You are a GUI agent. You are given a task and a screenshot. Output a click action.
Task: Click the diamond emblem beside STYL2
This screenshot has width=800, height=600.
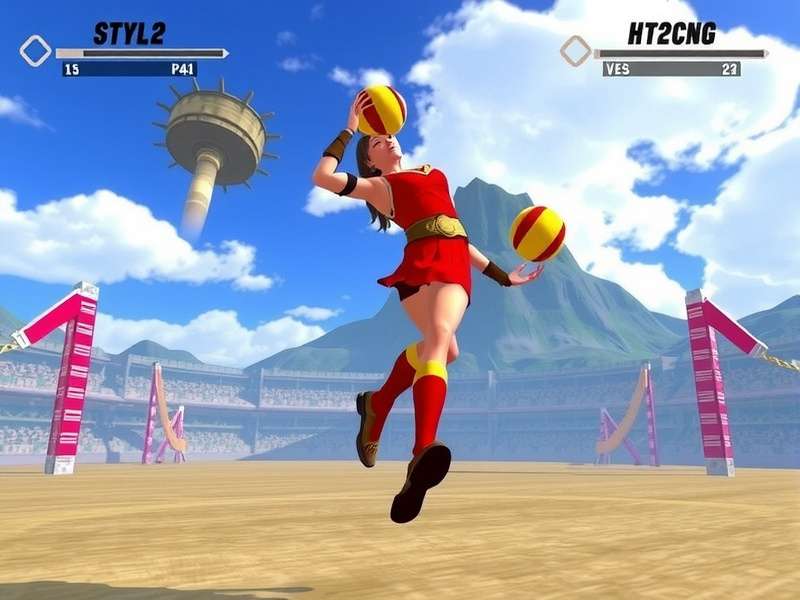pos(35,51)
